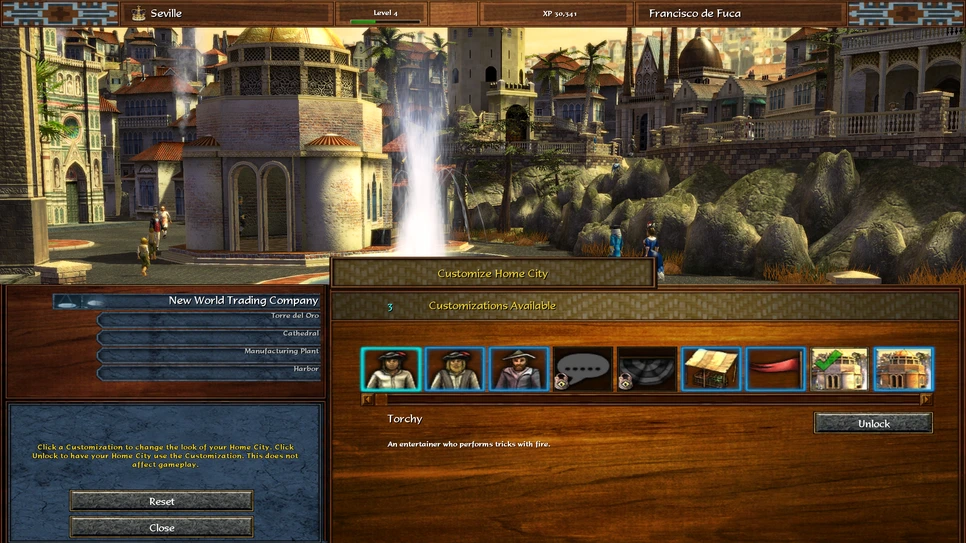Screen dimensions: 966x543
Task: Choose the red pennant flag customization
Action: (775, 369)
